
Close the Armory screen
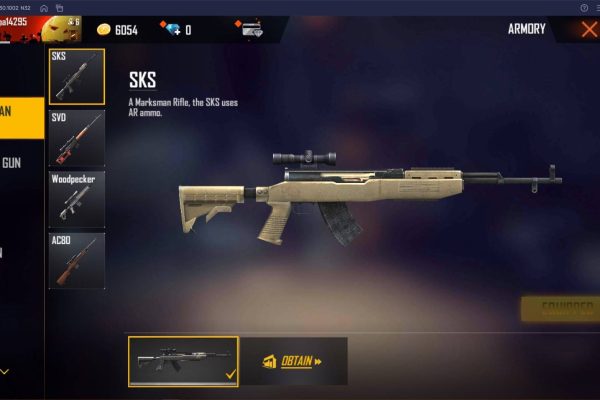tap(588, 29)
